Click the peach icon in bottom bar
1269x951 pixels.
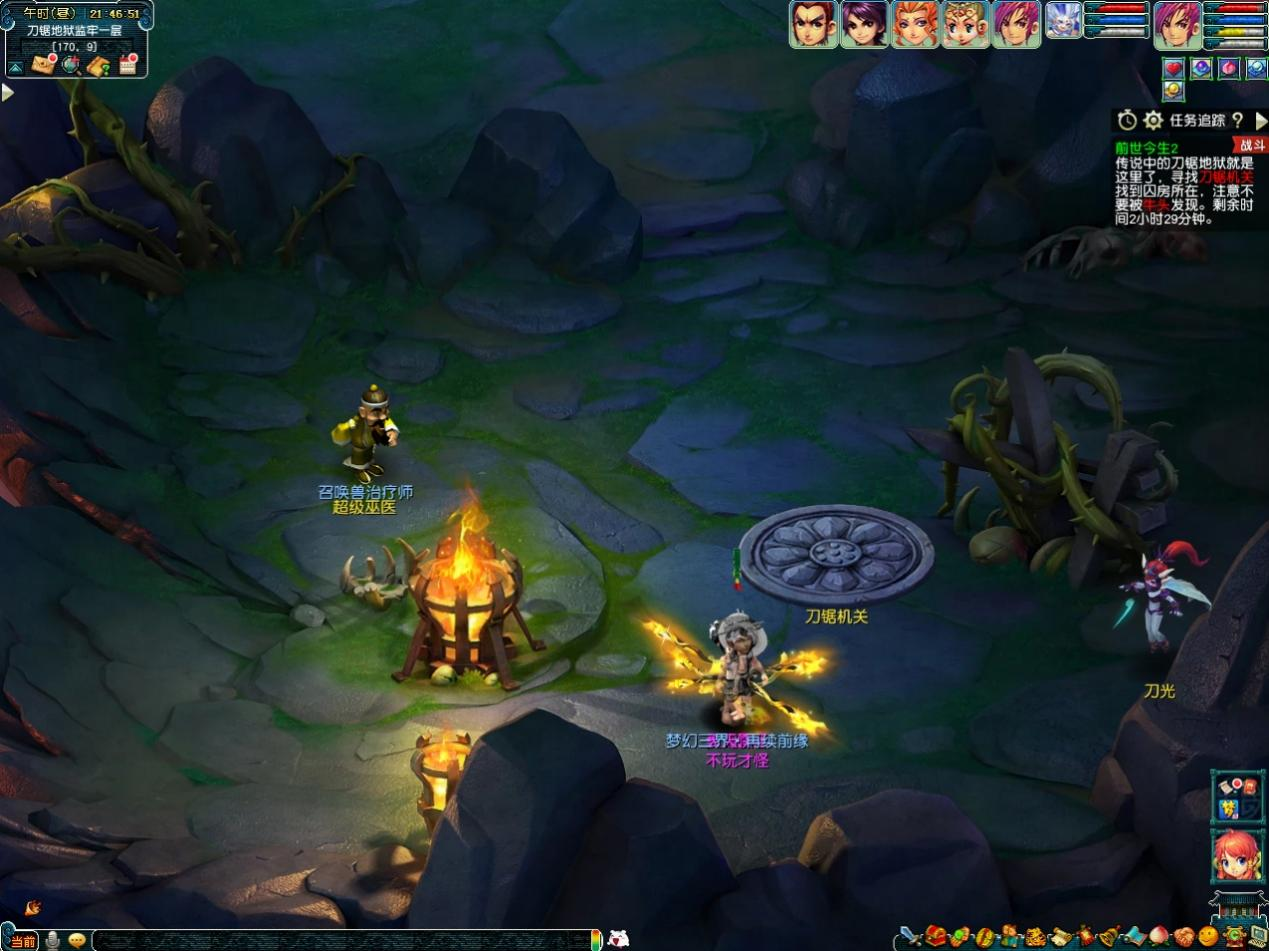pyautogui.click(x=1159, y=937)
